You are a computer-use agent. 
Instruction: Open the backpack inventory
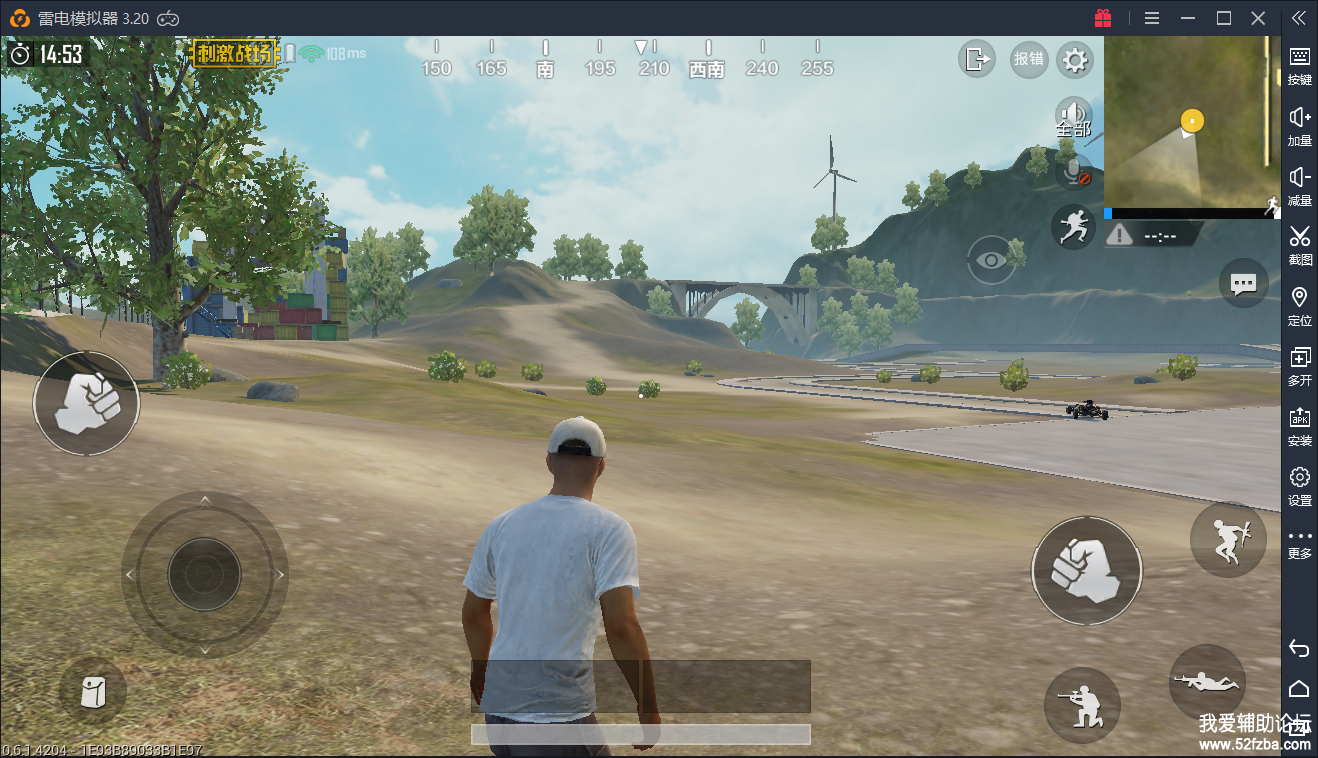[x=92, y=691]
